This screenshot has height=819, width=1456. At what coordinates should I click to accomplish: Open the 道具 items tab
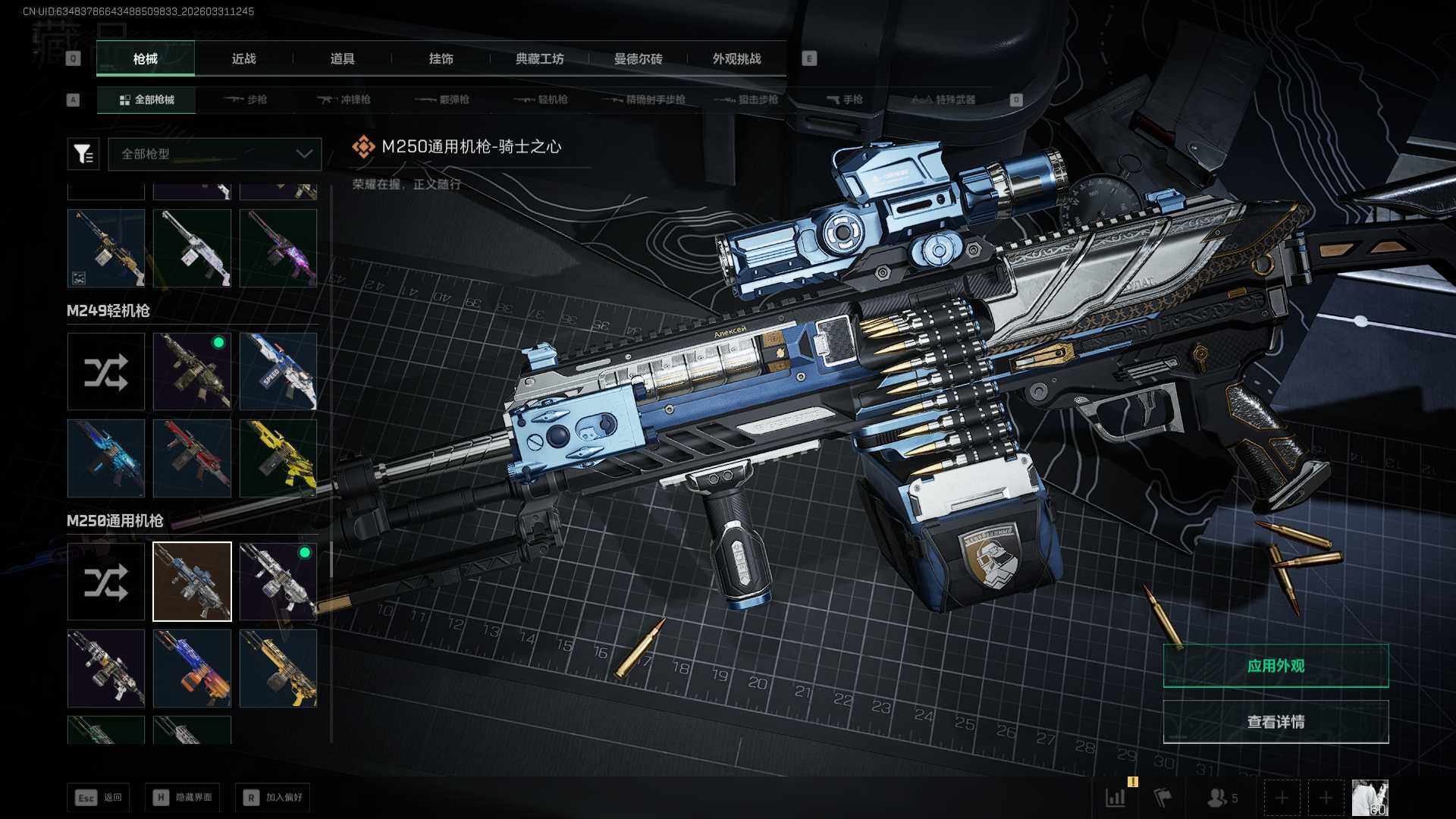pyautogui.click(x=342, y=58)
